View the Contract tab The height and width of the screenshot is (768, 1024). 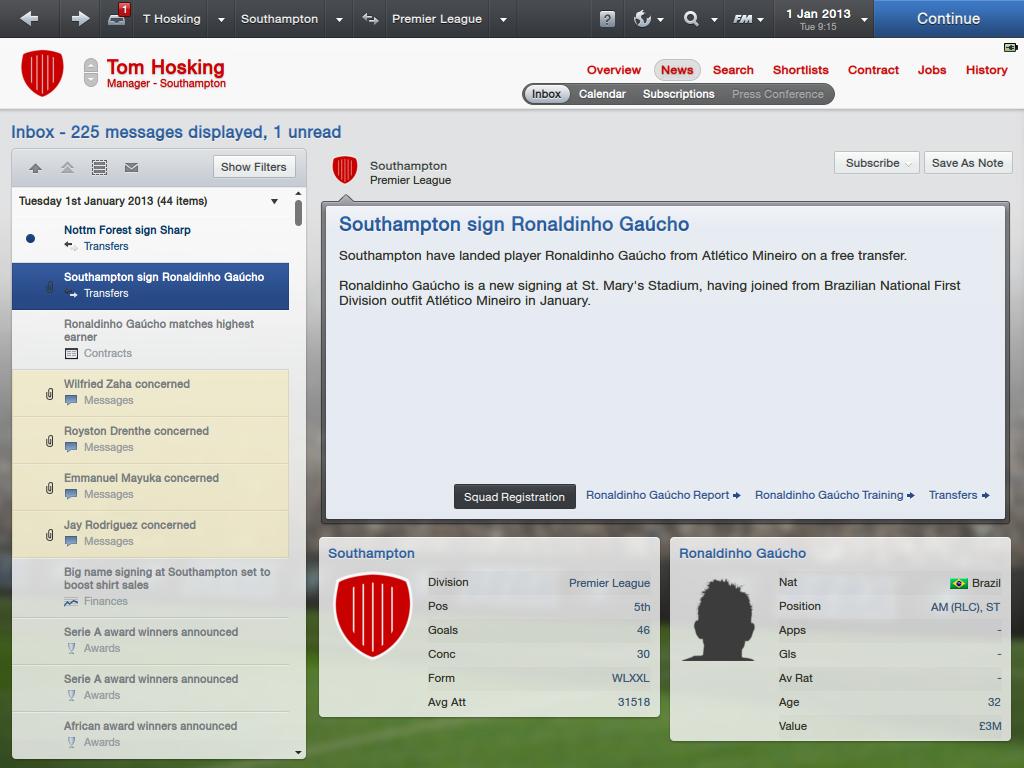[873, 70]
